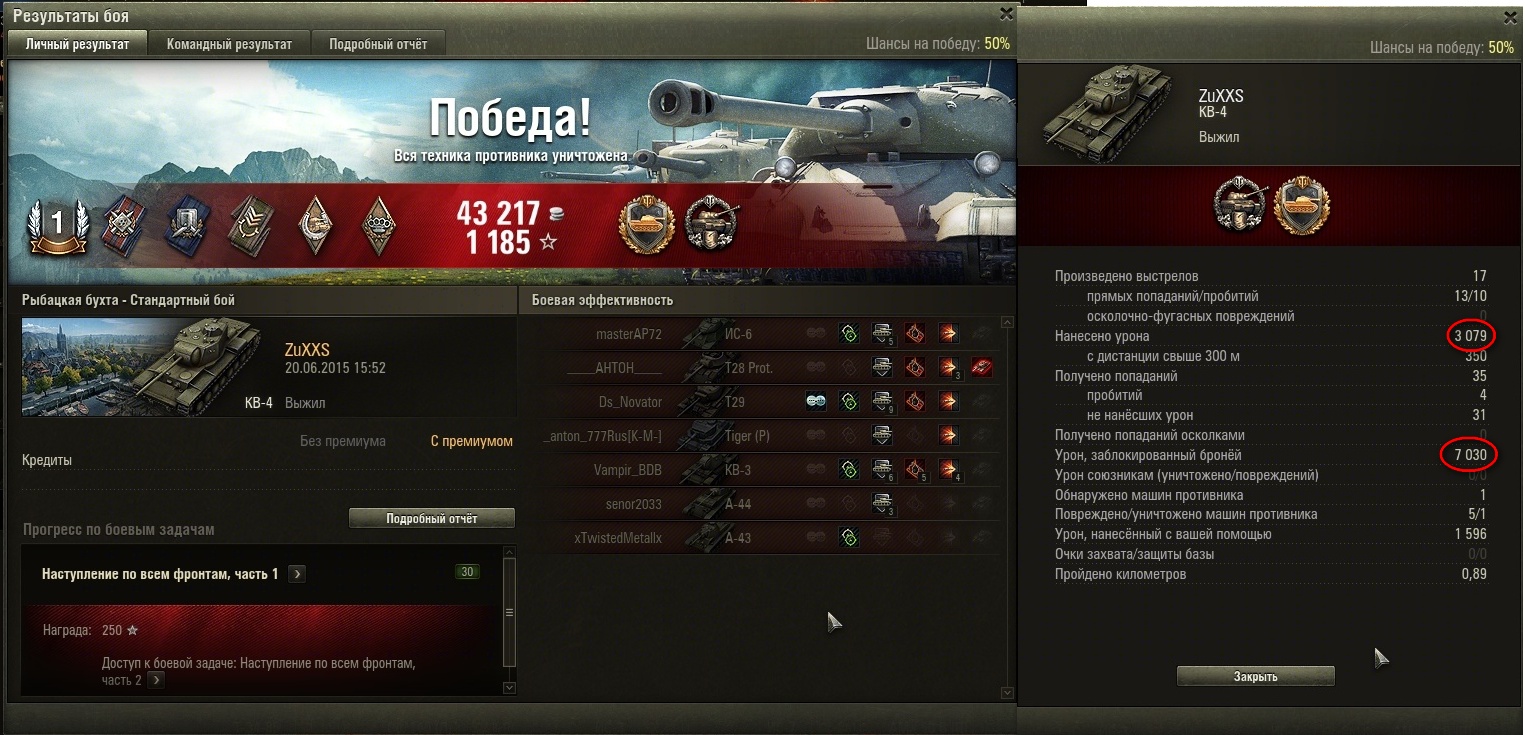
Task: Click the Подробный отчёт button under credits
Action: click(x=431, y=519)
